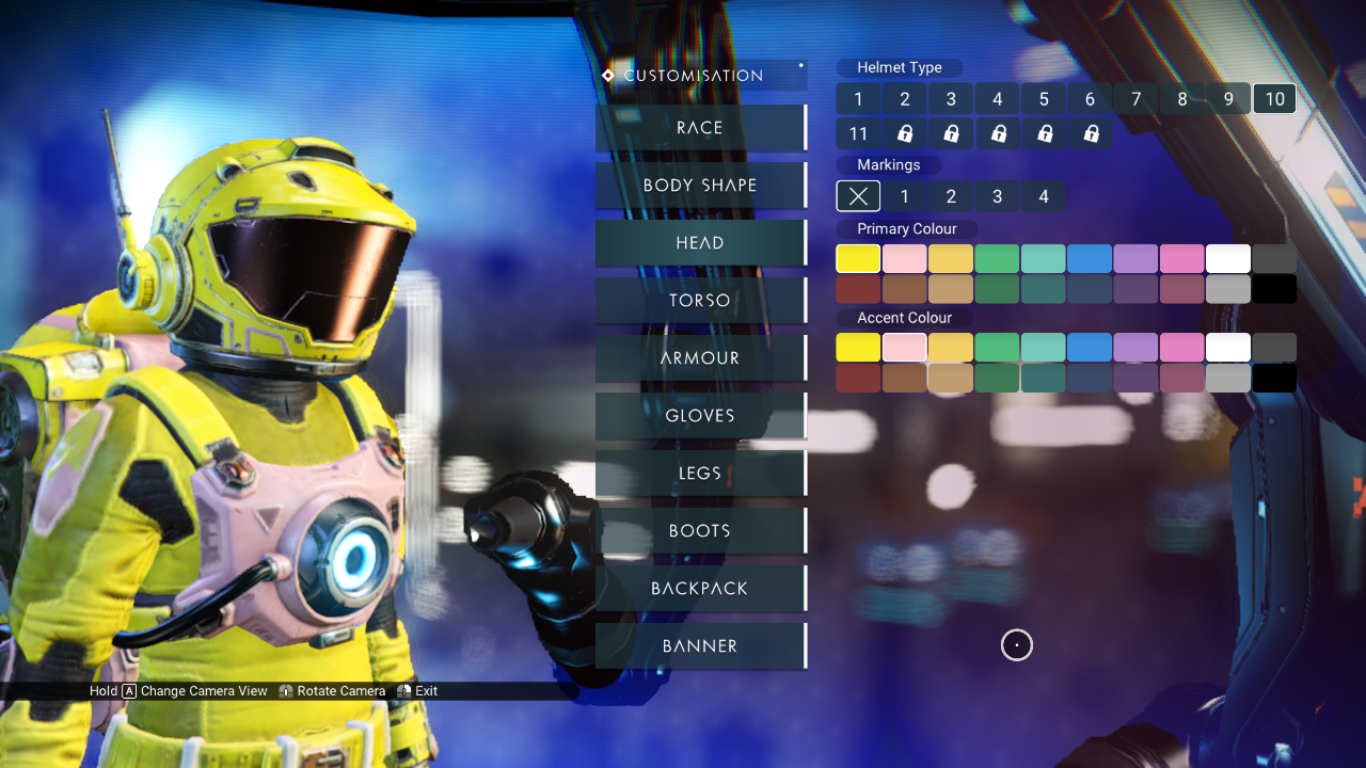The image size is (1366, 768).
Task: Go to the Gloves category
Action: click(700, 416)
